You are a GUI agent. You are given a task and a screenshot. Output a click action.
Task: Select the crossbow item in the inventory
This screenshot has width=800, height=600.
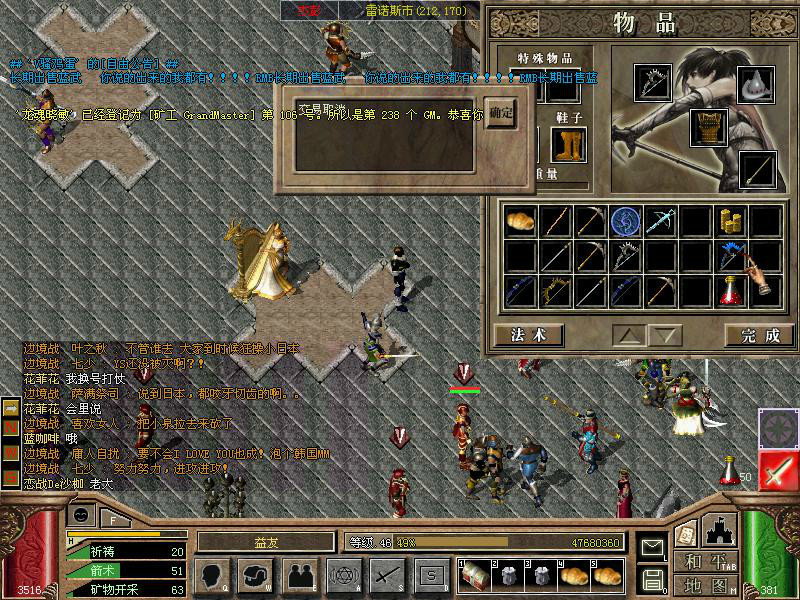pos(660,221)
